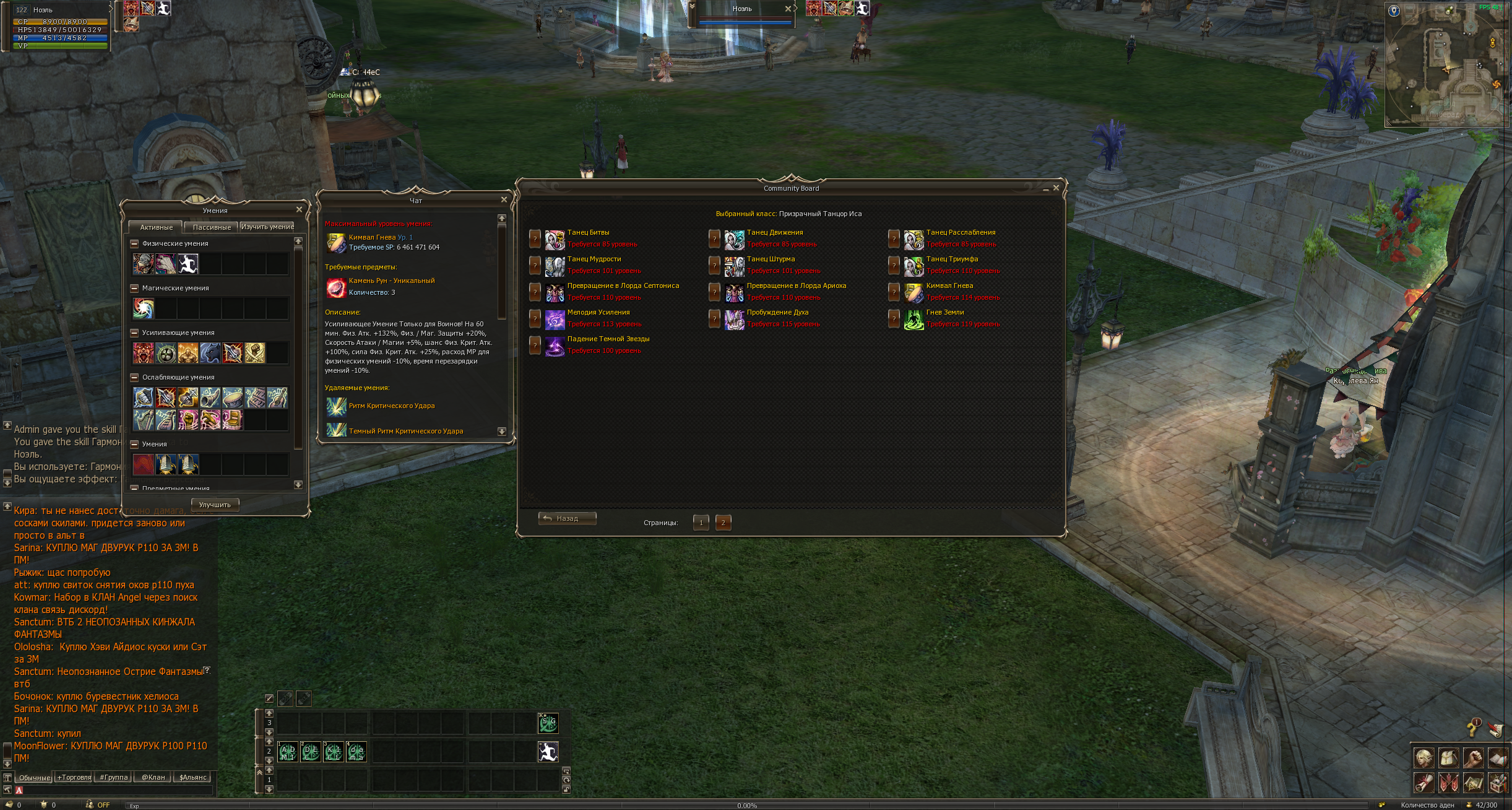1512x810 pixels.
Task: Collapse the Ослабляющие умения section
Action: 134,377
